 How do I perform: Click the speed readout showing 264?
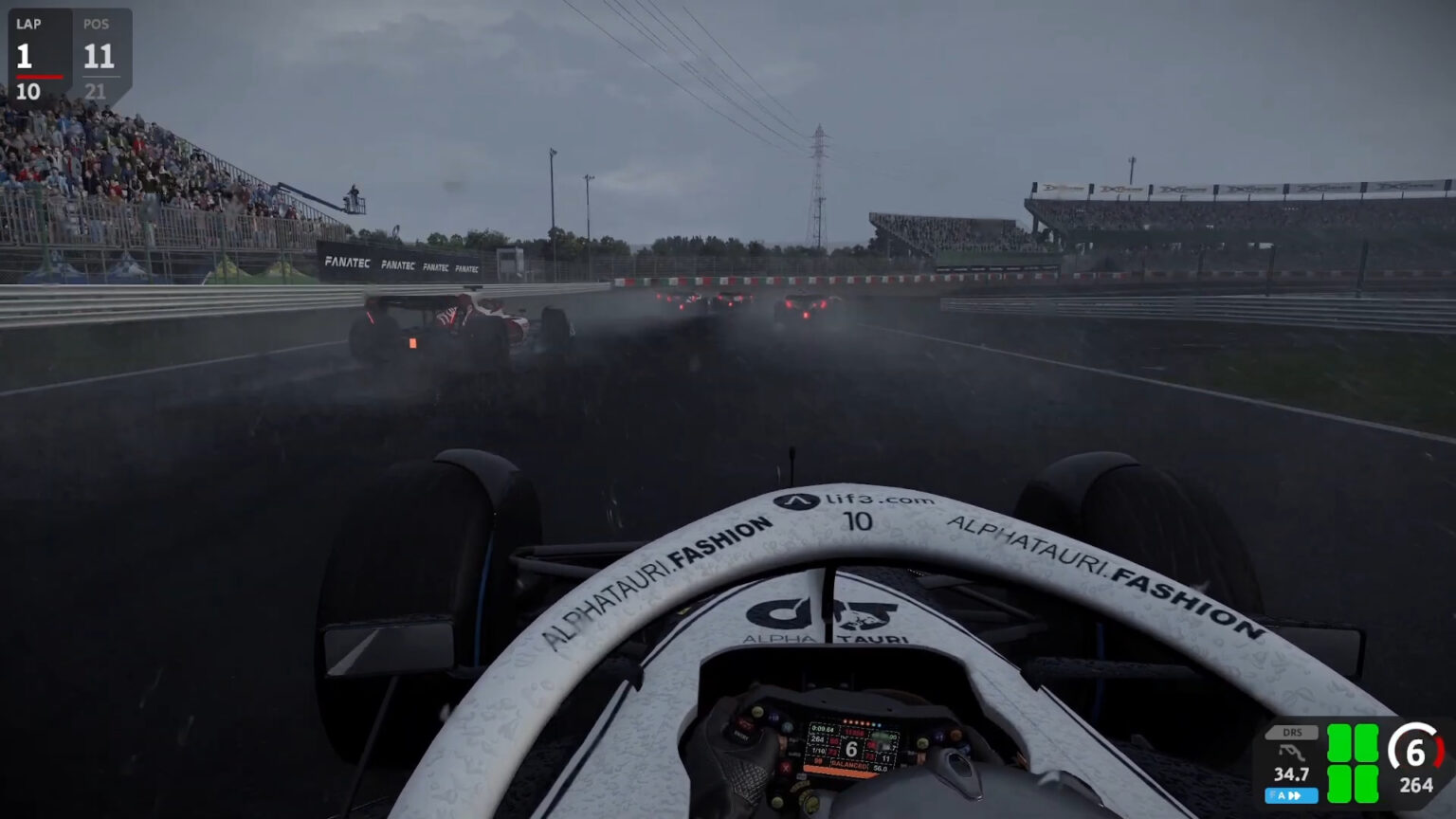[1416, 783]
